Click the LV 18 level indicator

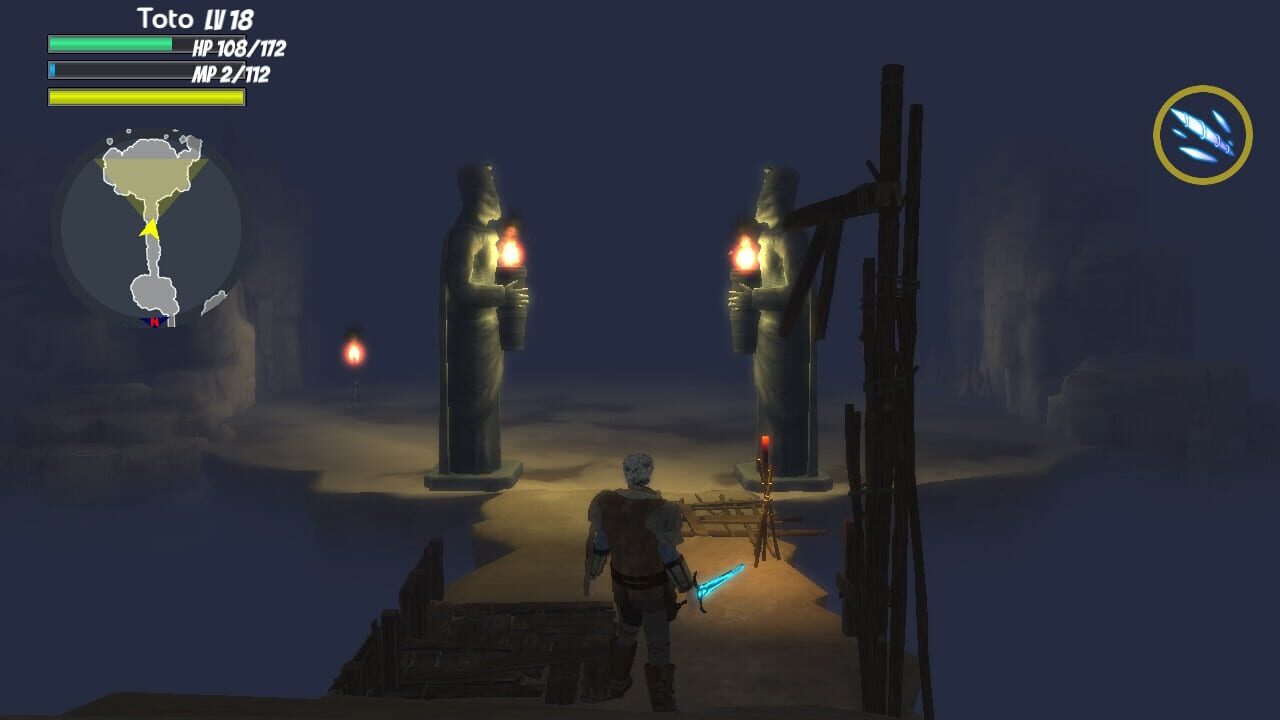click(228, 18)
